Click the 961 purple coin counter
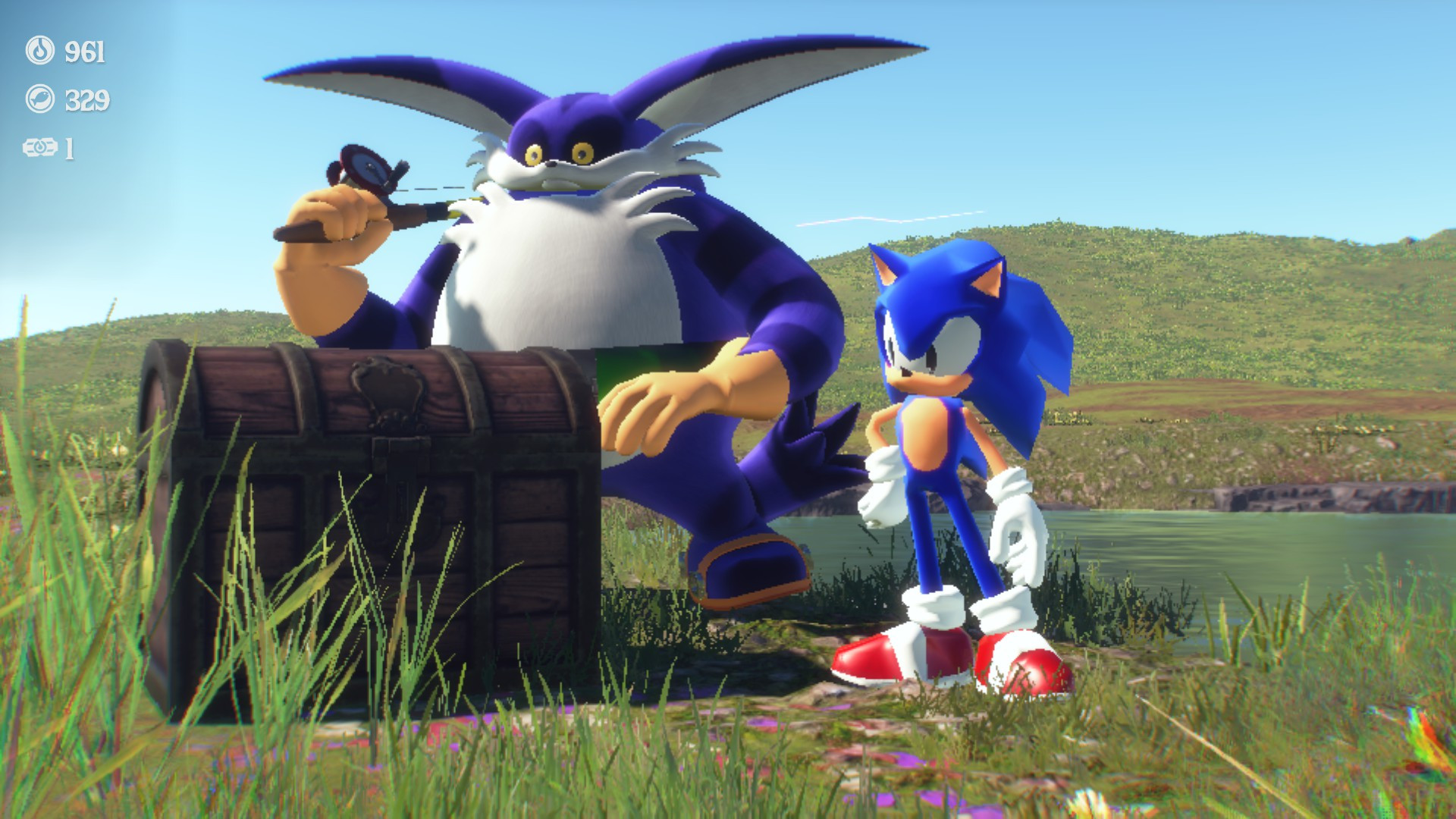Viewport: 1456px width, 819px height. pyautogui.click(x=83, y=53)
